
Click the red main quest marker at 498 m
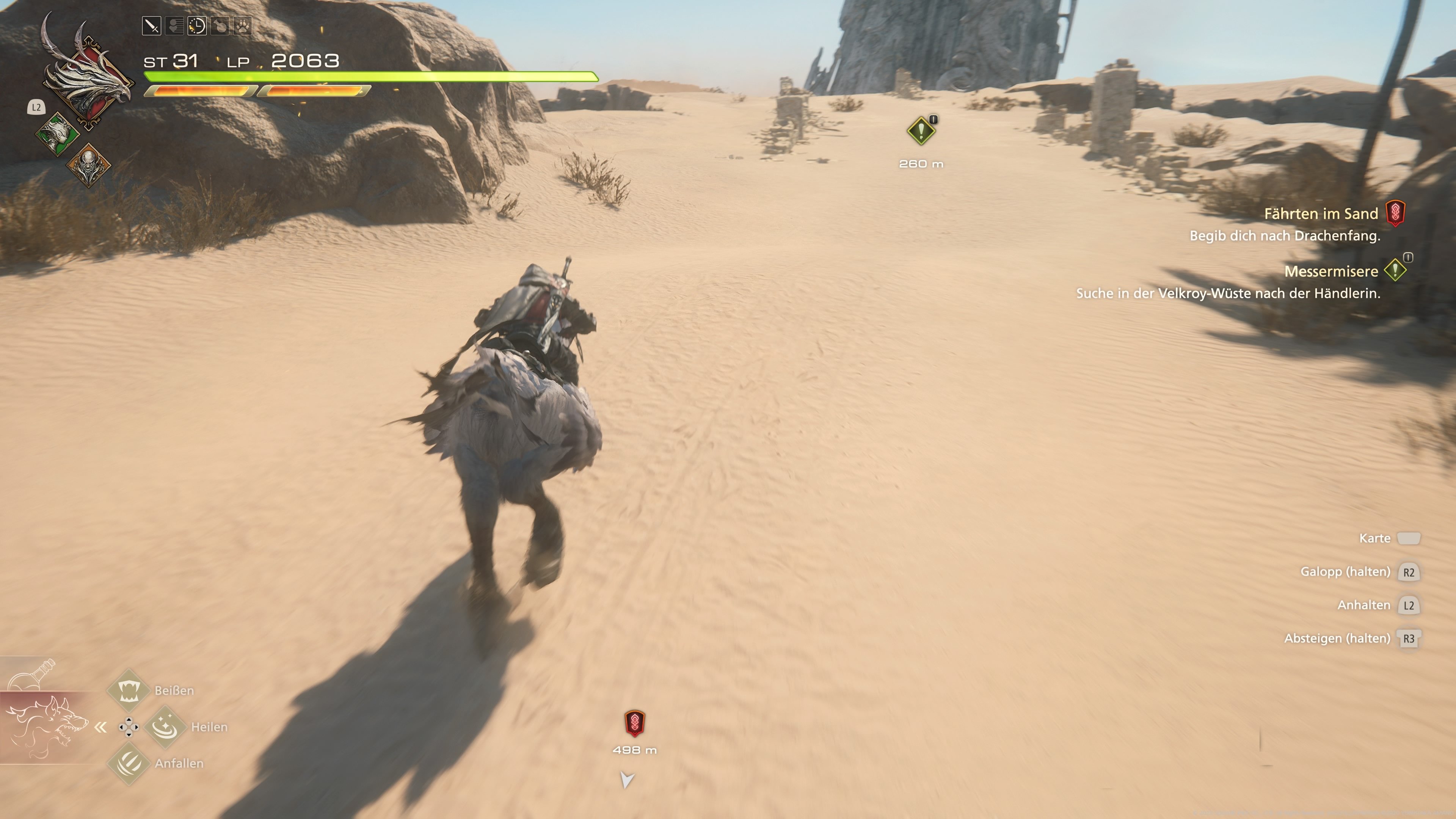634,723
